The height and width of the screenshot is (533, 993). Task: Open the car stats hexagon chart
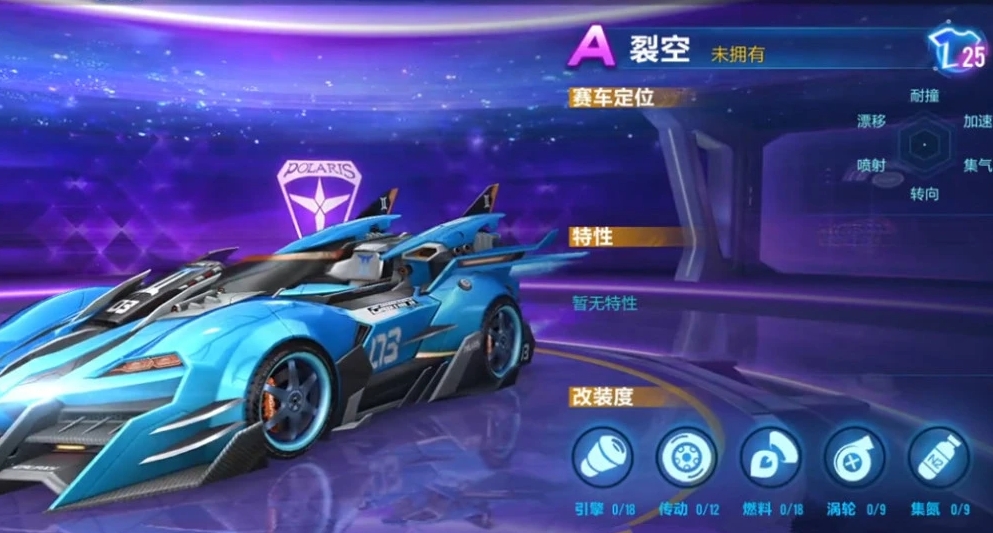924,144
